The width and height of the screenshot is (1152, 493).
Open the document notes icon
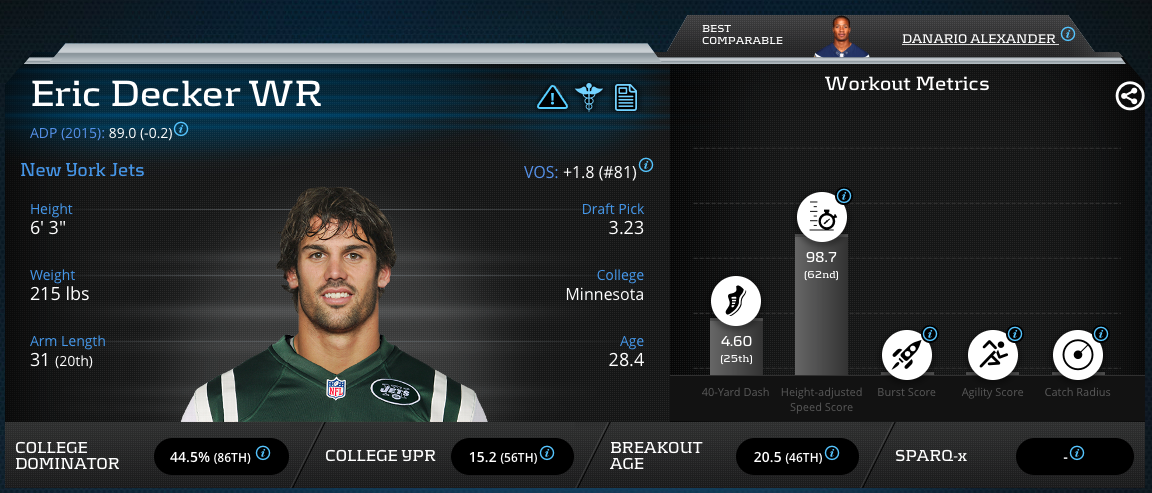coord(626,97)
